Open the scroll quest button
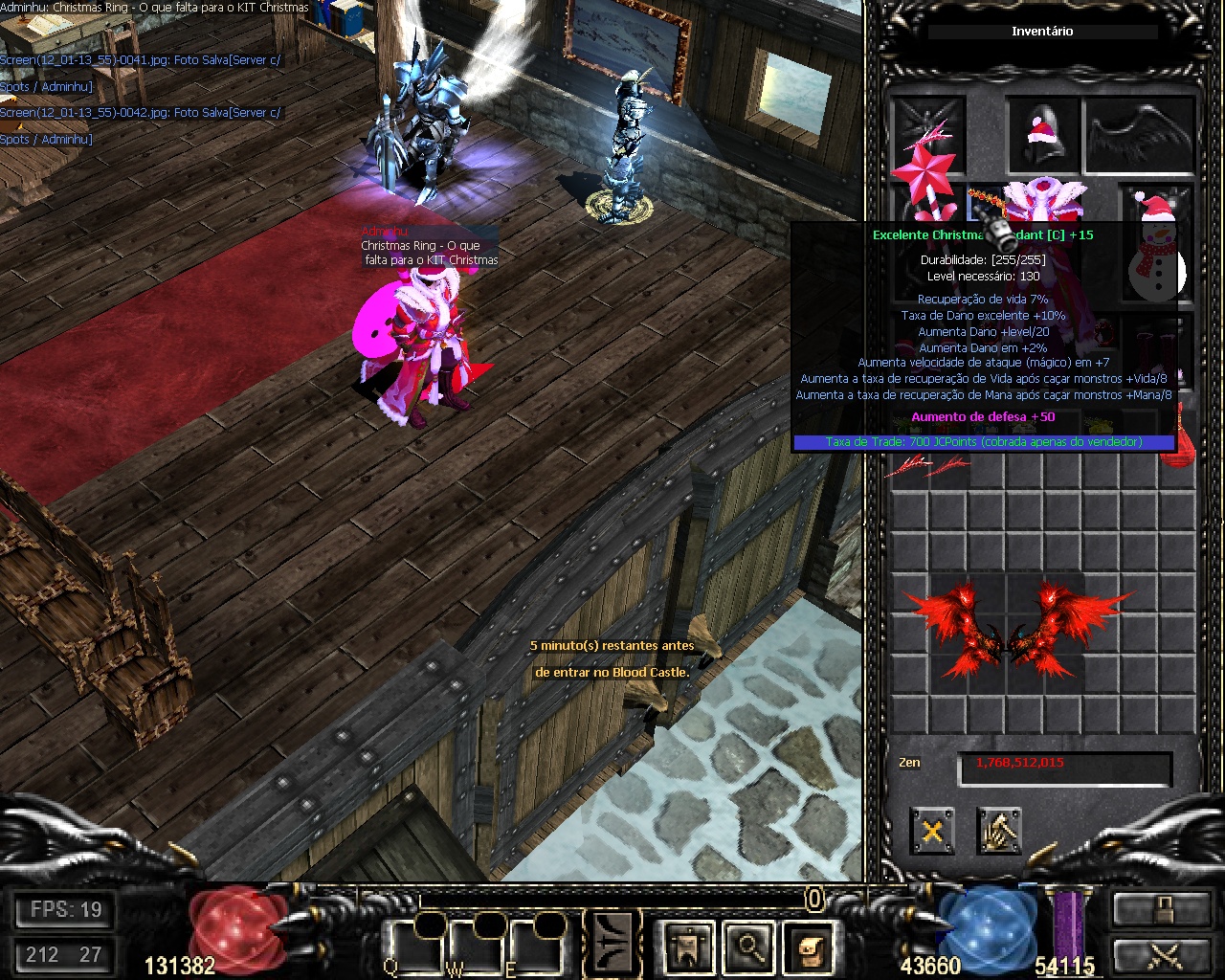This screenshot has width=1225, height=980. [809, 947]
